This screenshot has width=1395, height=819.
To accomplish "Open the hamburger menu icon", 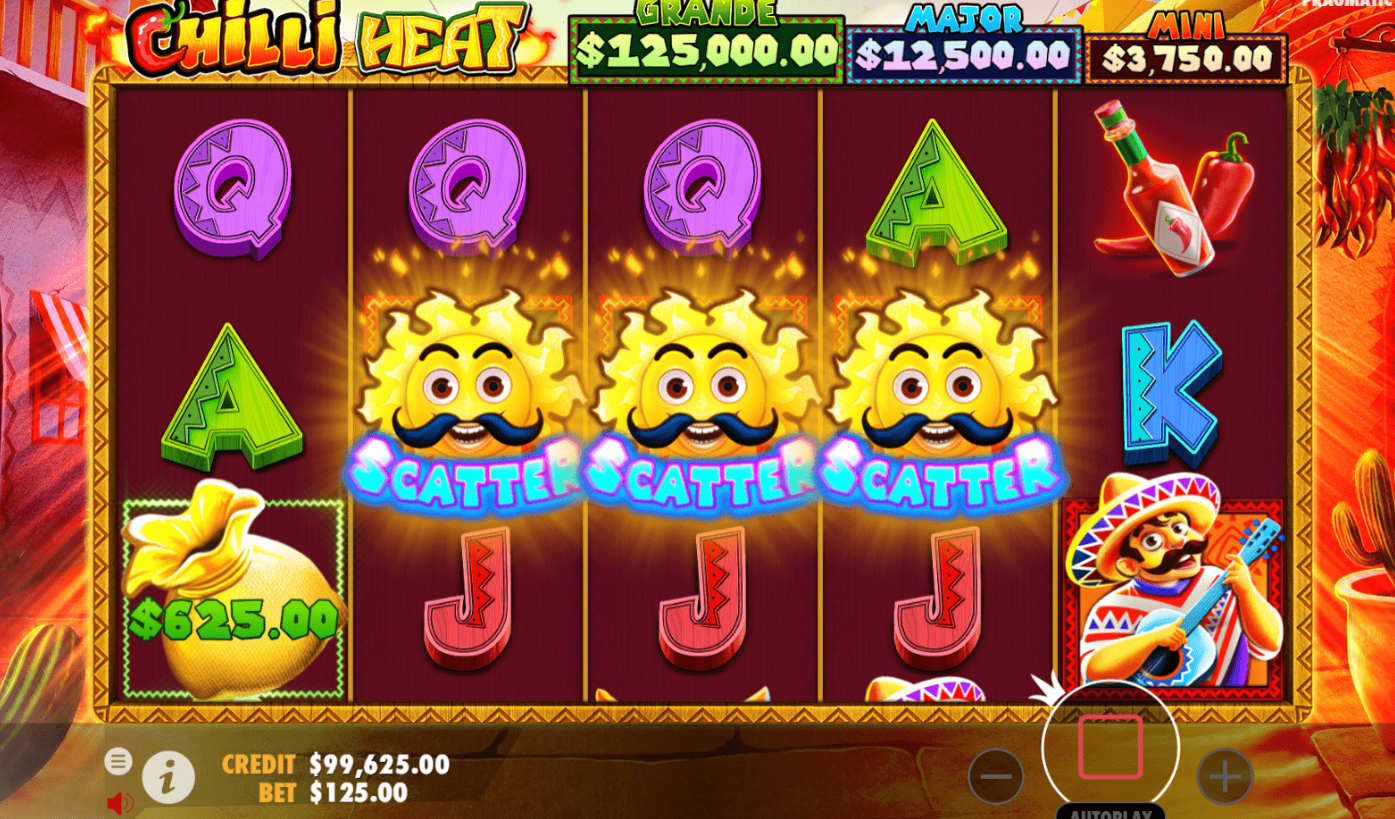I will click(x=119, y=762).
